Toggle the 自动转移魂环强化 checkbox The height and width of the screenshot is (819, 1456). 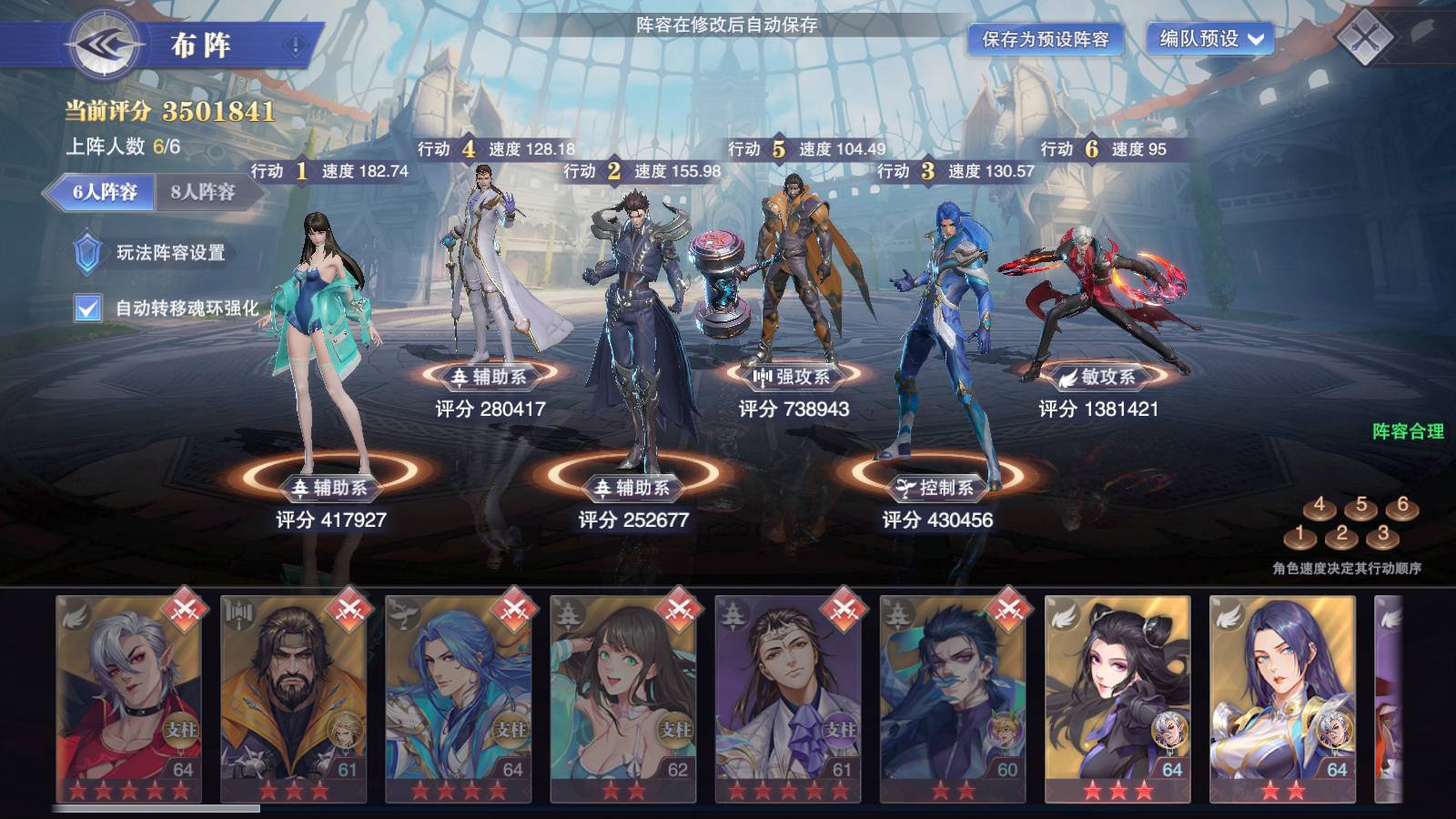[86, 309]
